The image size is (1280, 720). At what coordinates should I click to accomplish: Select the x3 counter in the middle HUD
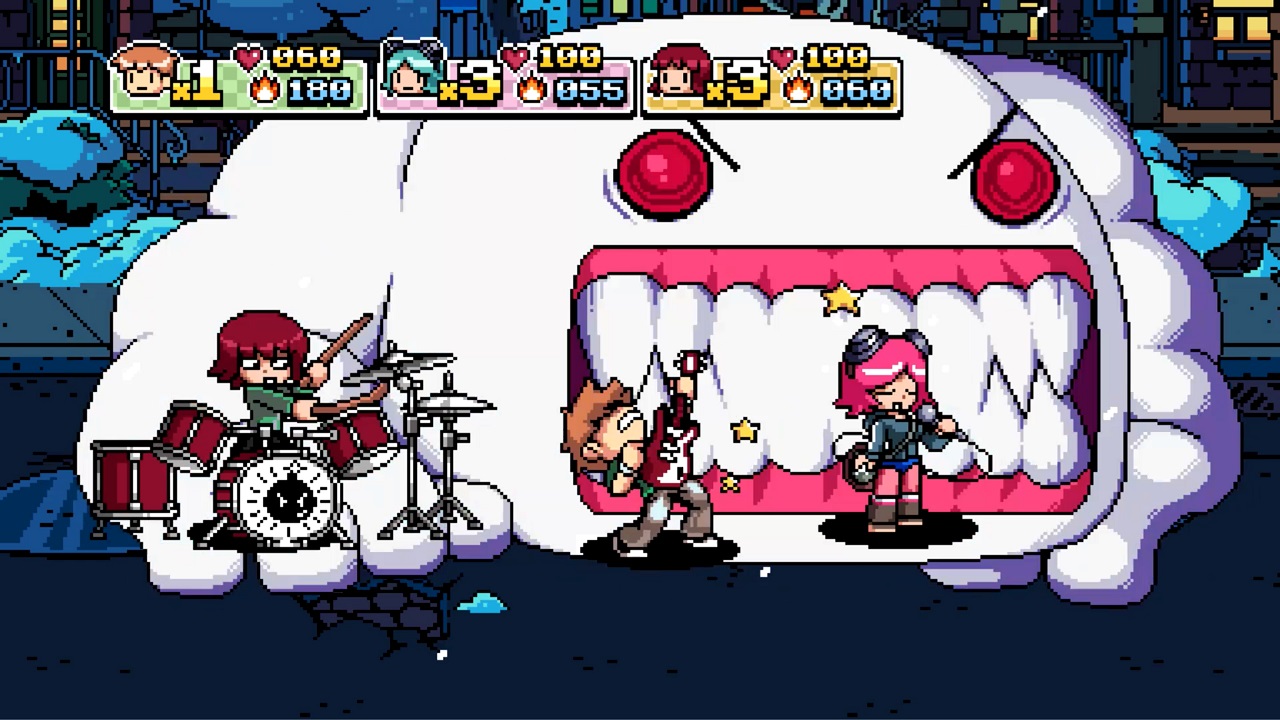pos(468,84)
